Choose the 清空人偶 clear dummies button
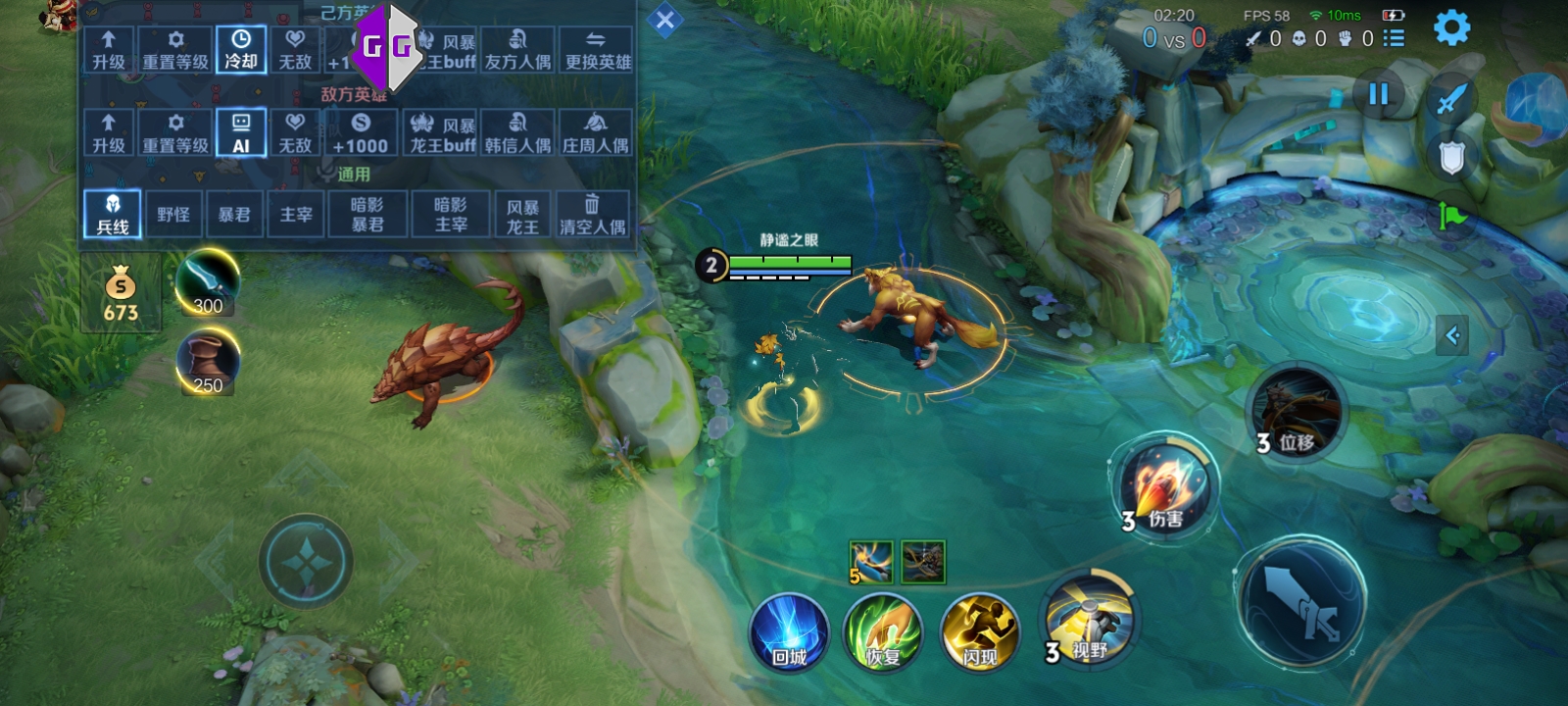 tap(592, 215)
